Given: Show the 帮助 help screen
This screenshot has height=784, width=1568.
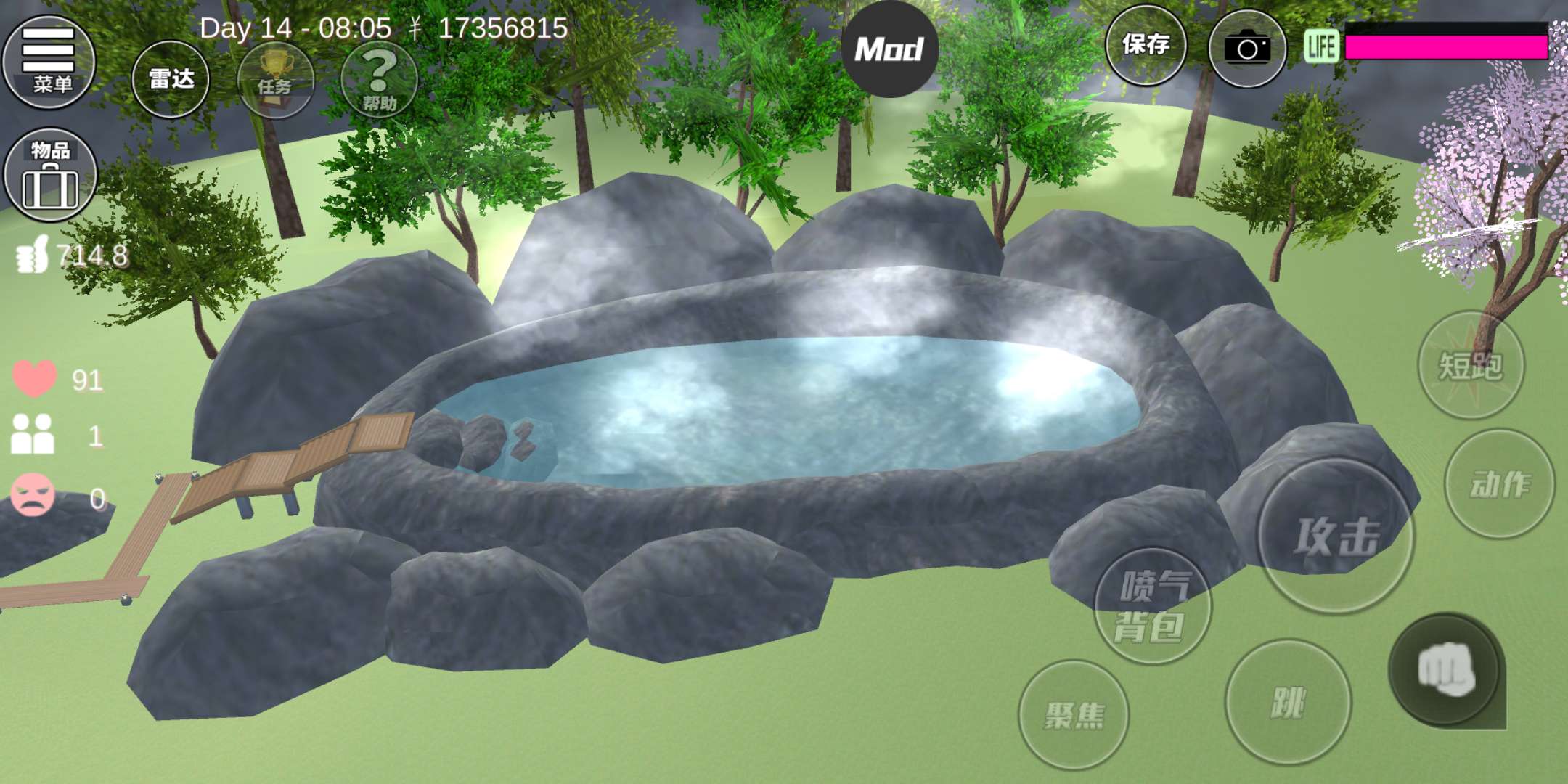Looking at the screenshot, I should pyautogui.click(x=379, y=80).
